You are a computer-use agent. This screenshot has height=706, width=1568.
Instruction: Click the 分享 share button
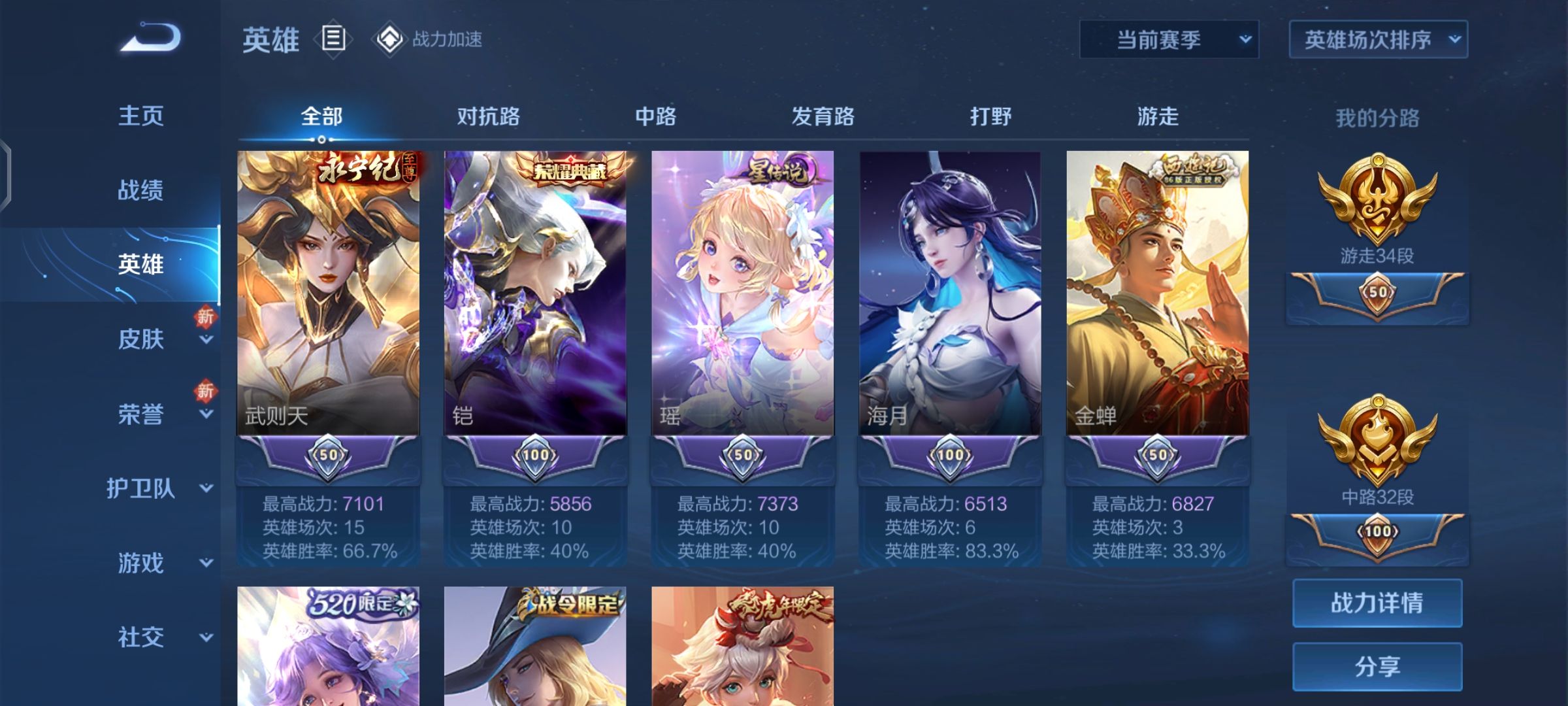tap(1377, 667)
